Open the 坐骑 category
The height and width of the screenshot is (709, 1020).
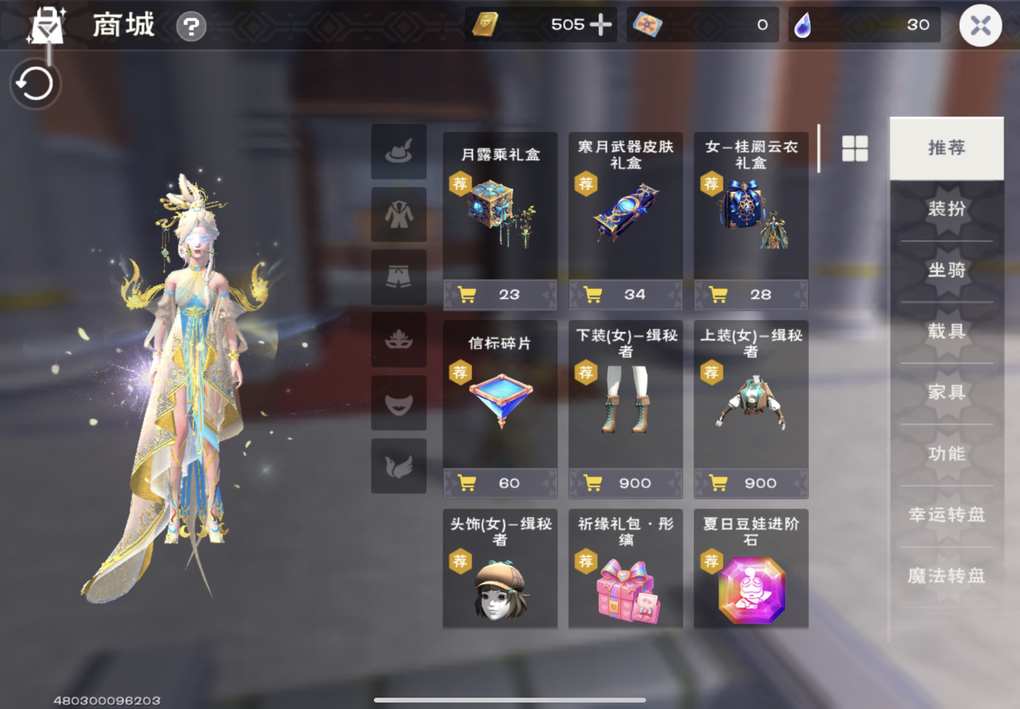[946, 271]
